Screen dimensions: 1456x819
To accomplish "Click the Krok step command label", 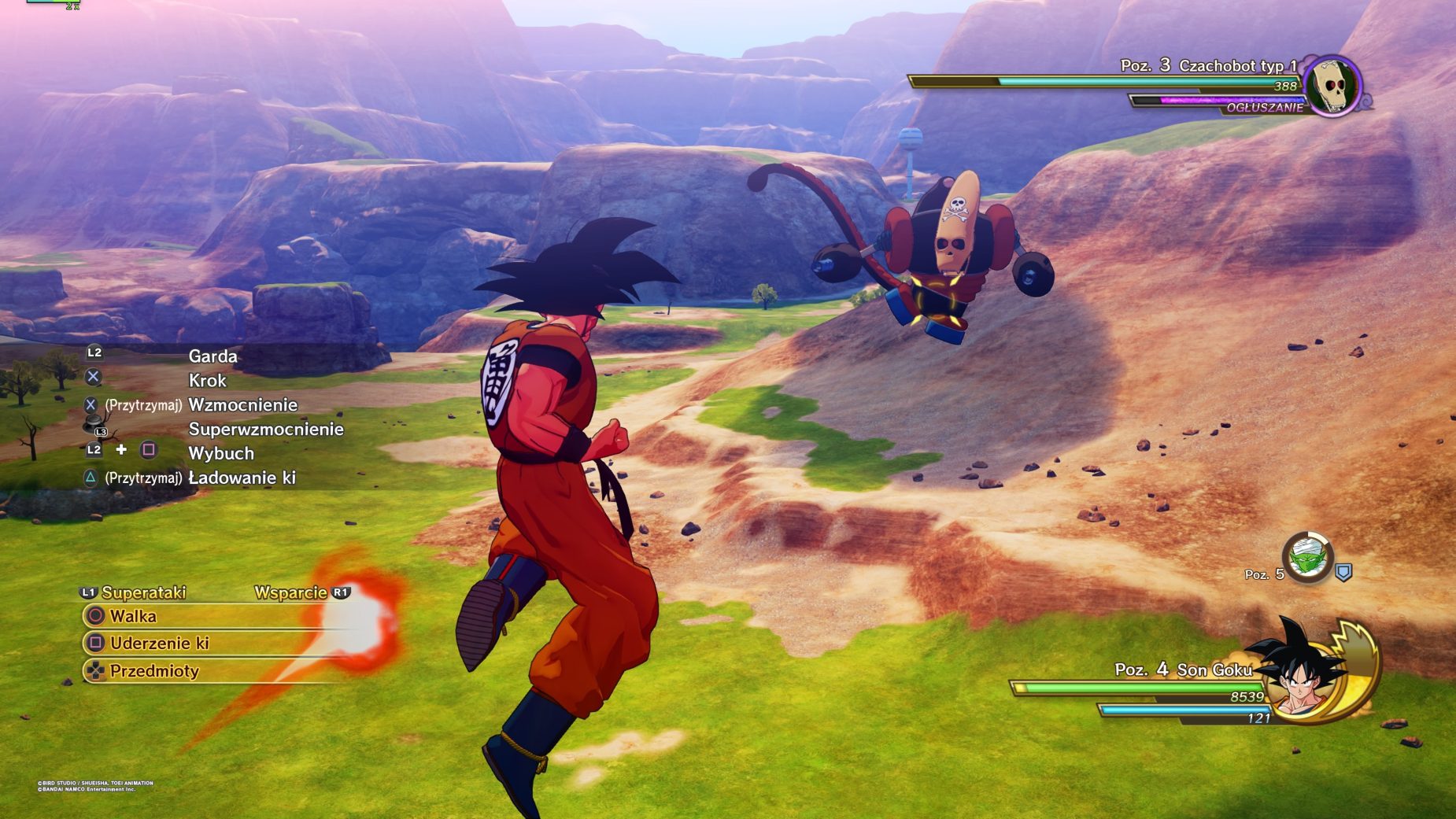I will 209,380.
